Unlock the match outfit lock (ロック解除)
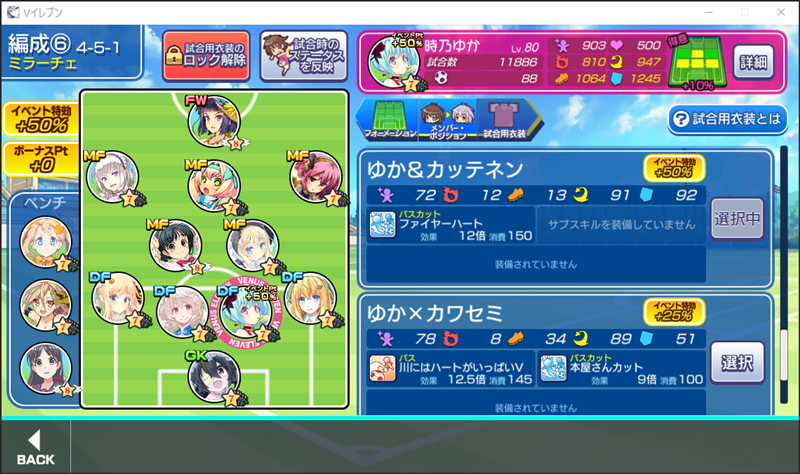Image resolution: width=800 pixels, height=474 pixels. [206, 54]
